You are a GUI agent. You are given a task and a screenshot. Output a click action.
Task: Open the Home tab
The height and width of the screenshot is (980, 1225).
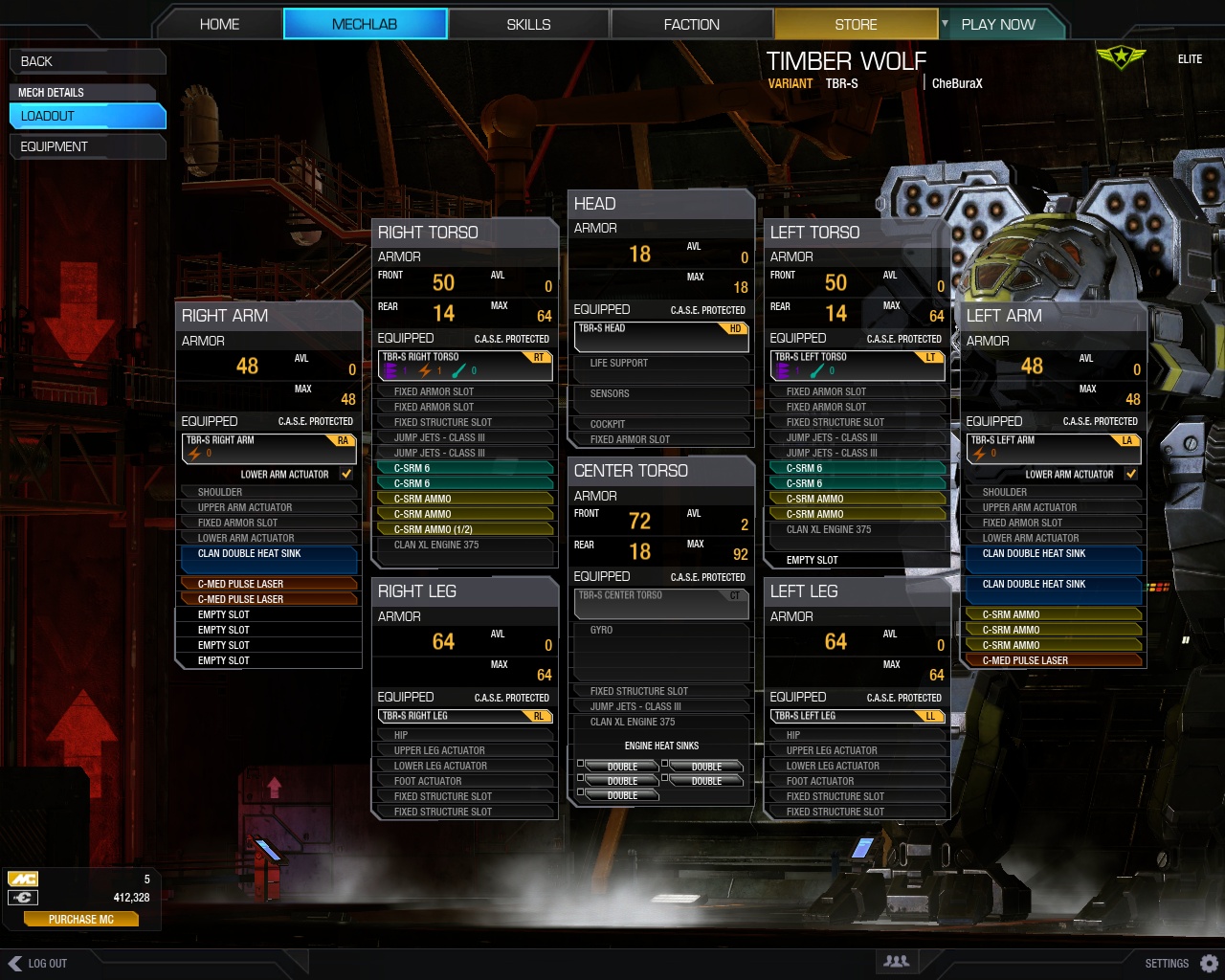219,24
